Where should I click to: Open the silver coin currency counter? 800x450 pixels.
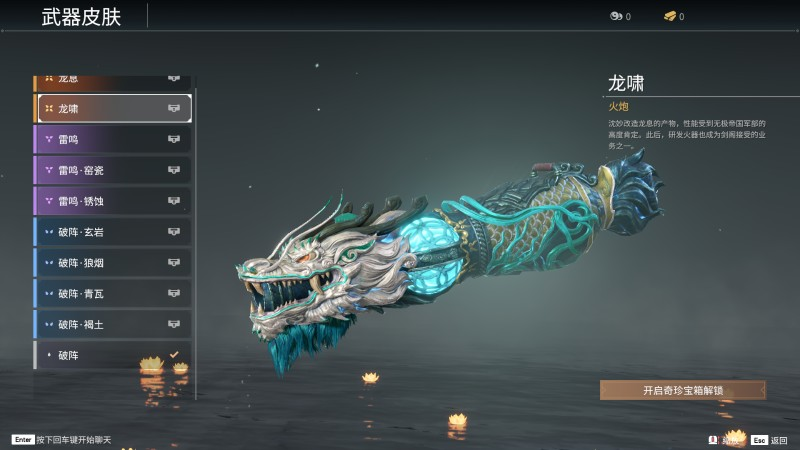click(x=620, y=16)
